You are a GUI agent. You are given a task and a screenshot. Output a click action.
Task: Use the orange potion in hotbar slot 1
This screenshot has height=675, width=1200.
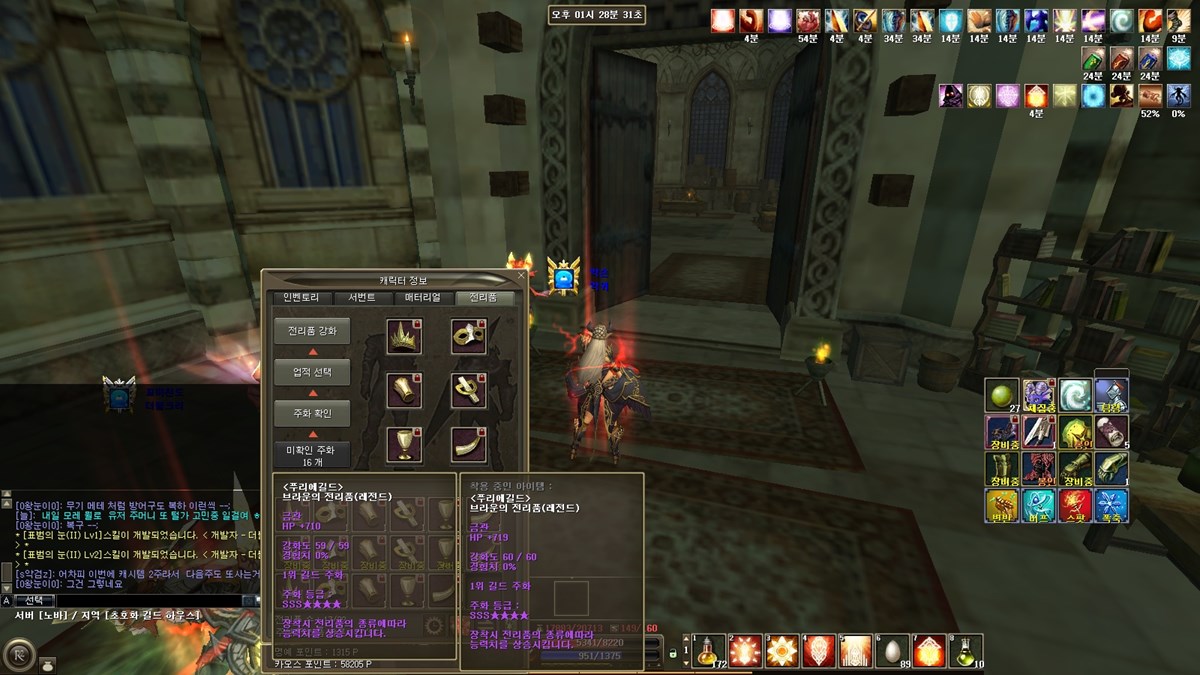click(x=709, y=651)
